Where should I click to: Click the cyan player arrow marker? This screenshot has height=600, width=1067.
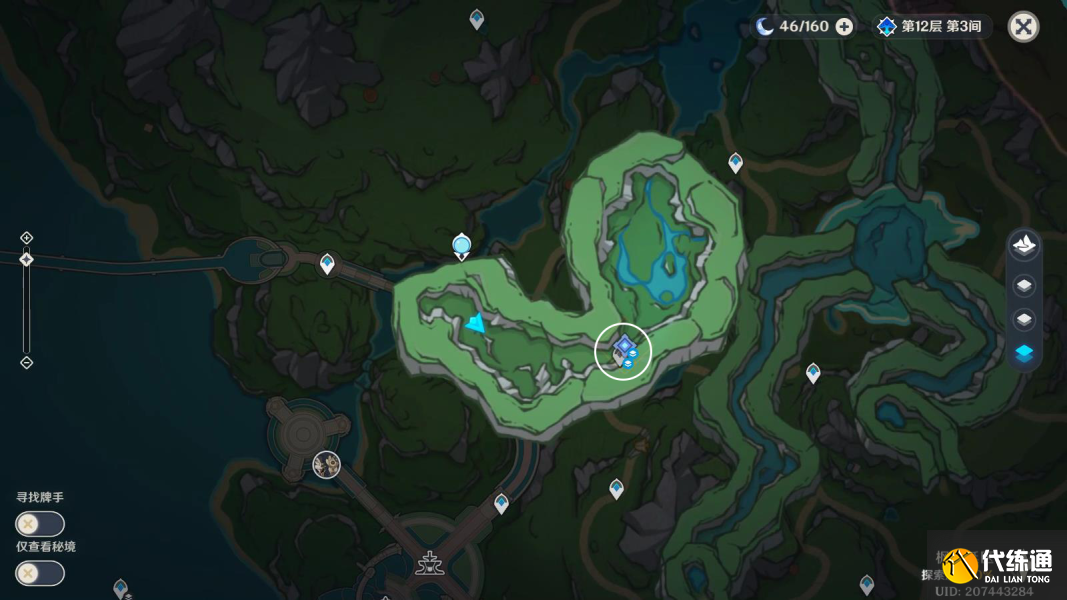[x=476, y=323]
